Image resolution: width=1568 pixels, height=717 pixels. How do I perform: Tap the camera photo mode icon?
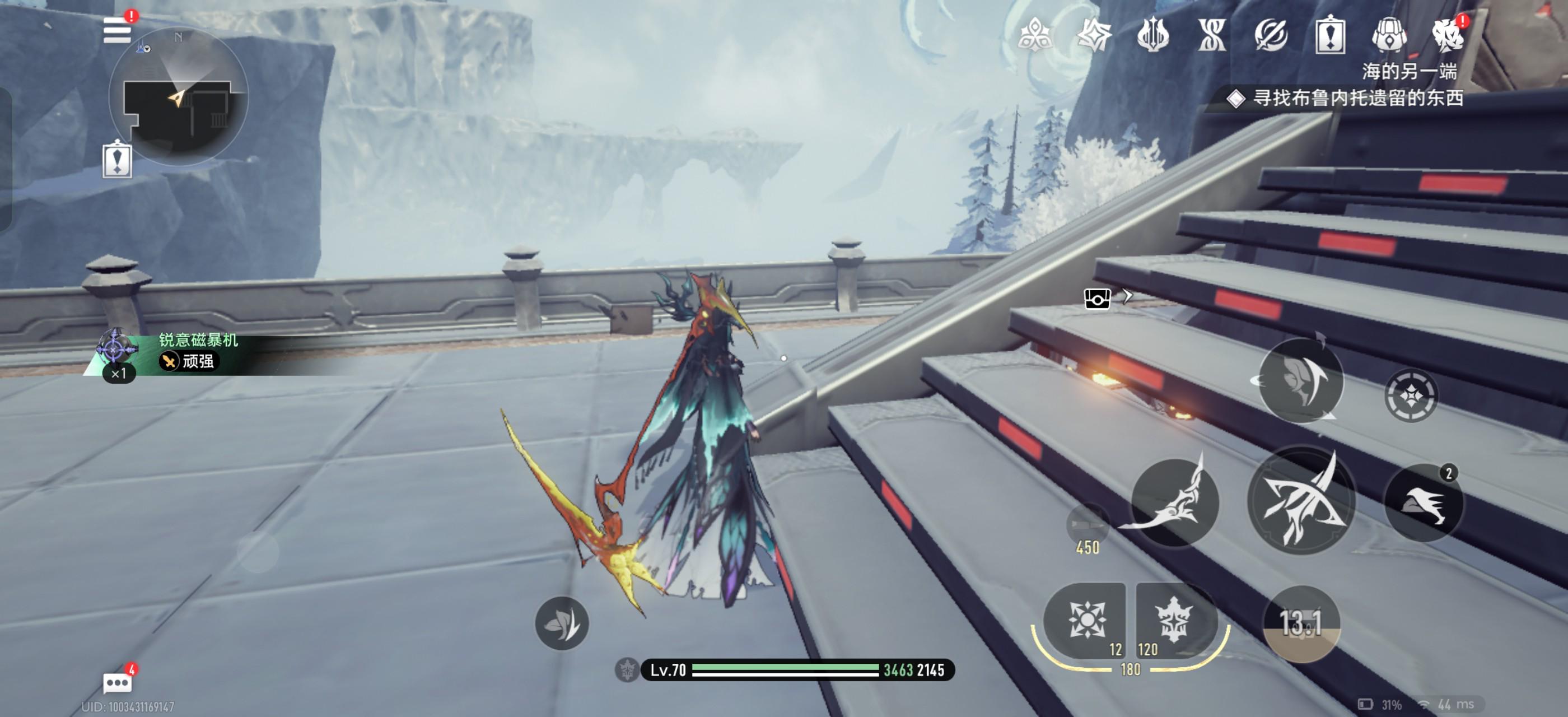point(1097,298)
